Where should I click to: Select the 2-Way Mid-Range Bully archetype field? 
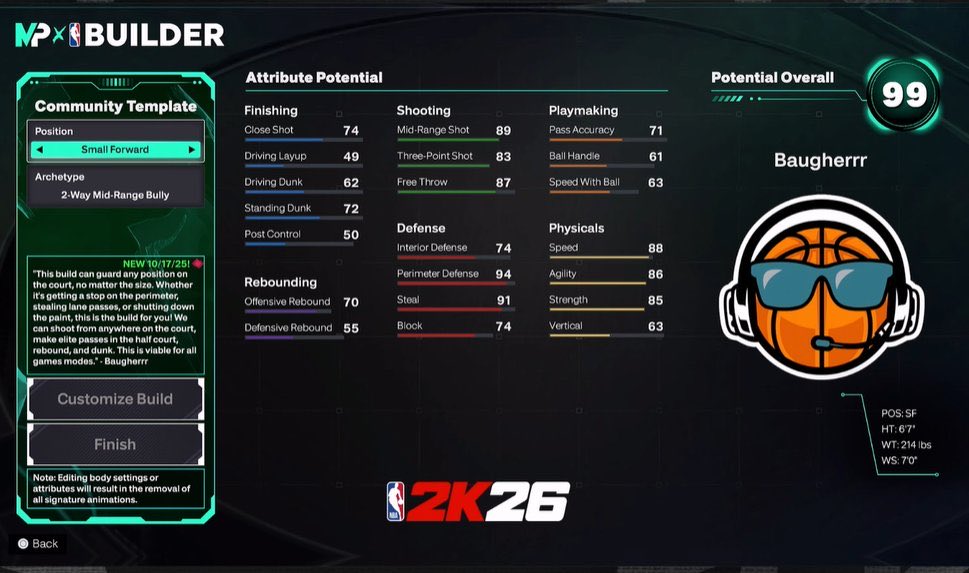click(x=115, y=196)
